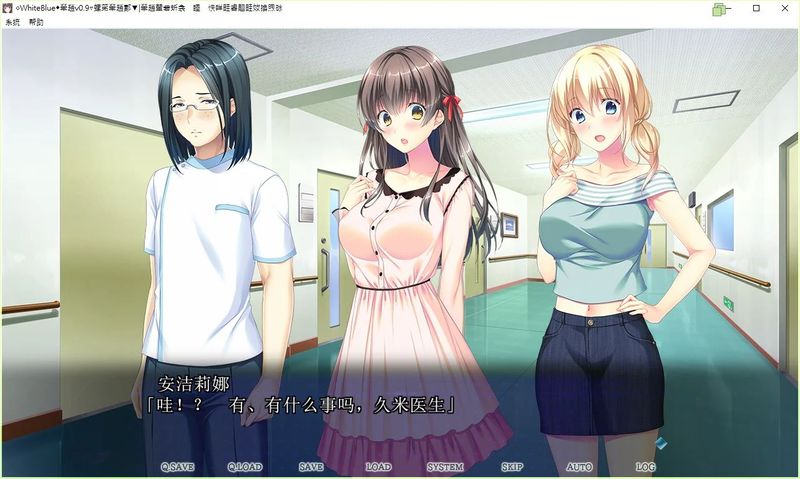Quick load using Q.LOAD
Image resolution: width=800 pixels, height=479 pixels.
245,467
